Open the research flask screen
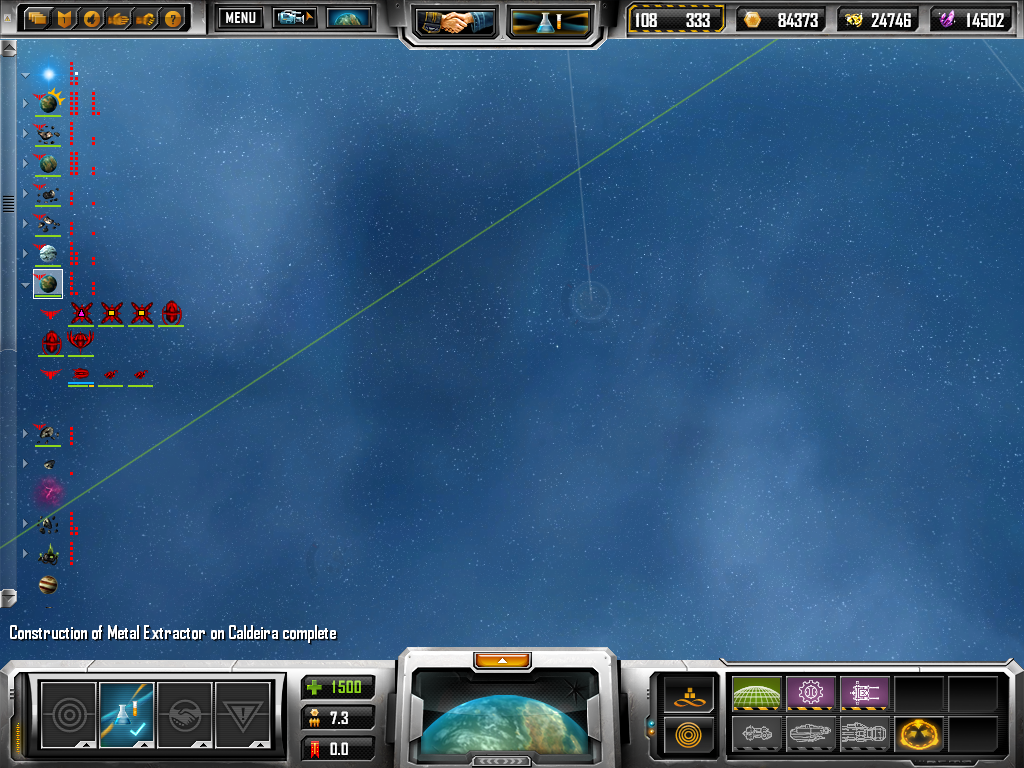 click(x=549, y=22)
